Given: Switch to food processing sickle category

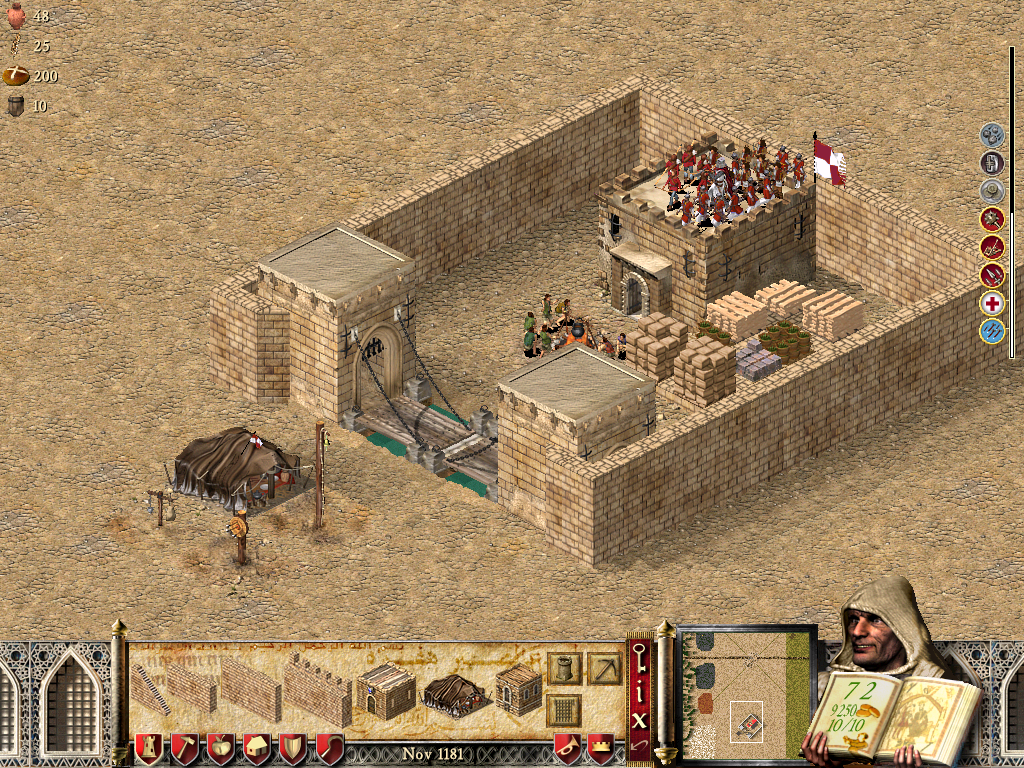Looking at the screenshot, I should (x=329, y=747).
